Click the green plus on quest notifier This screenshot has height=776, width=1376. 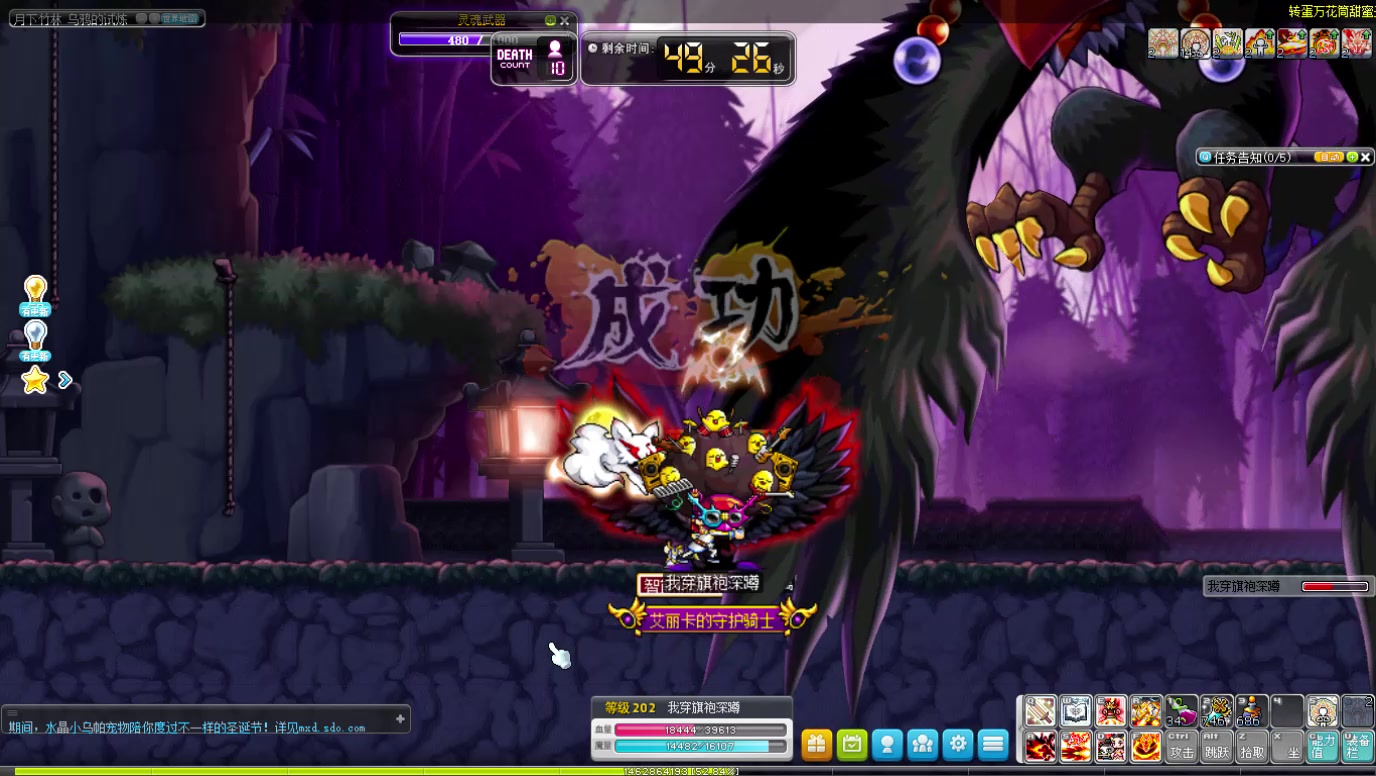coord(1352,157)
